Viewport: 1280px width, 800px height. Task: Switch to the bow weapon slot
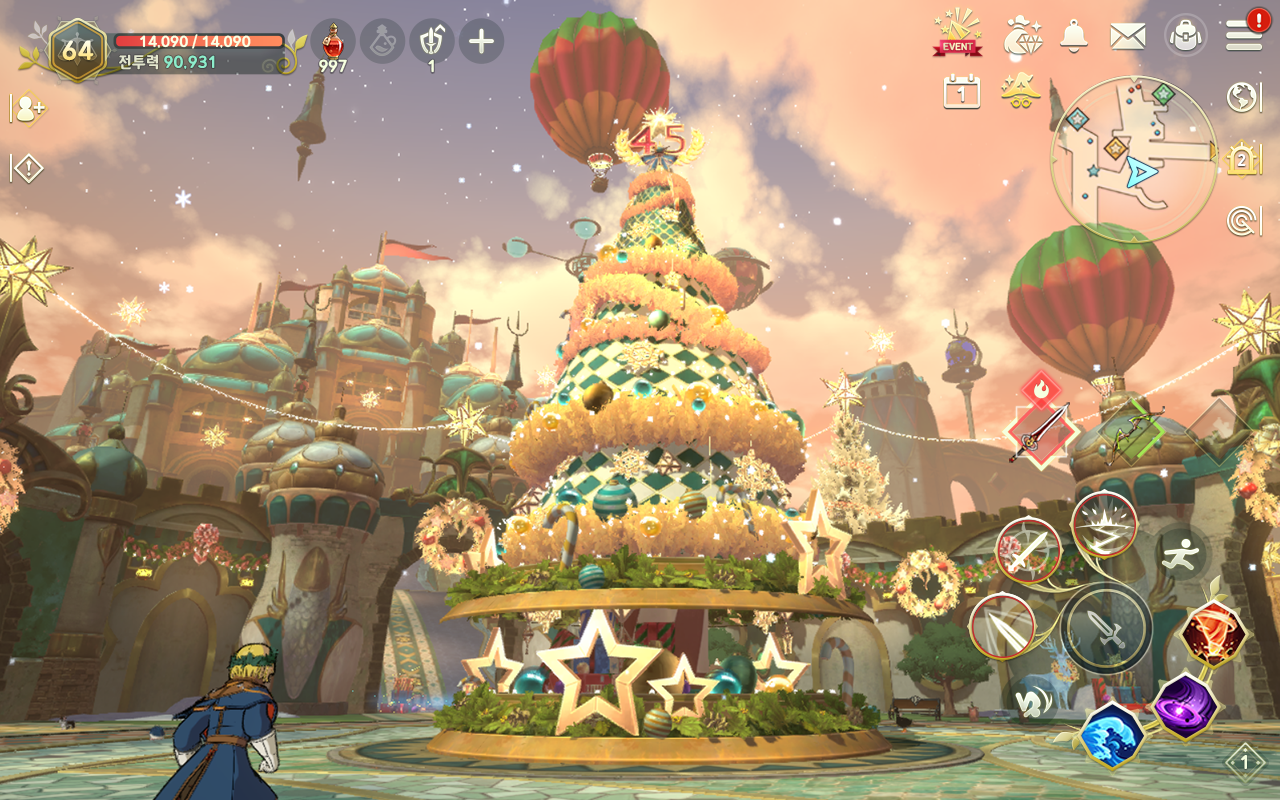pos(1133,433)
